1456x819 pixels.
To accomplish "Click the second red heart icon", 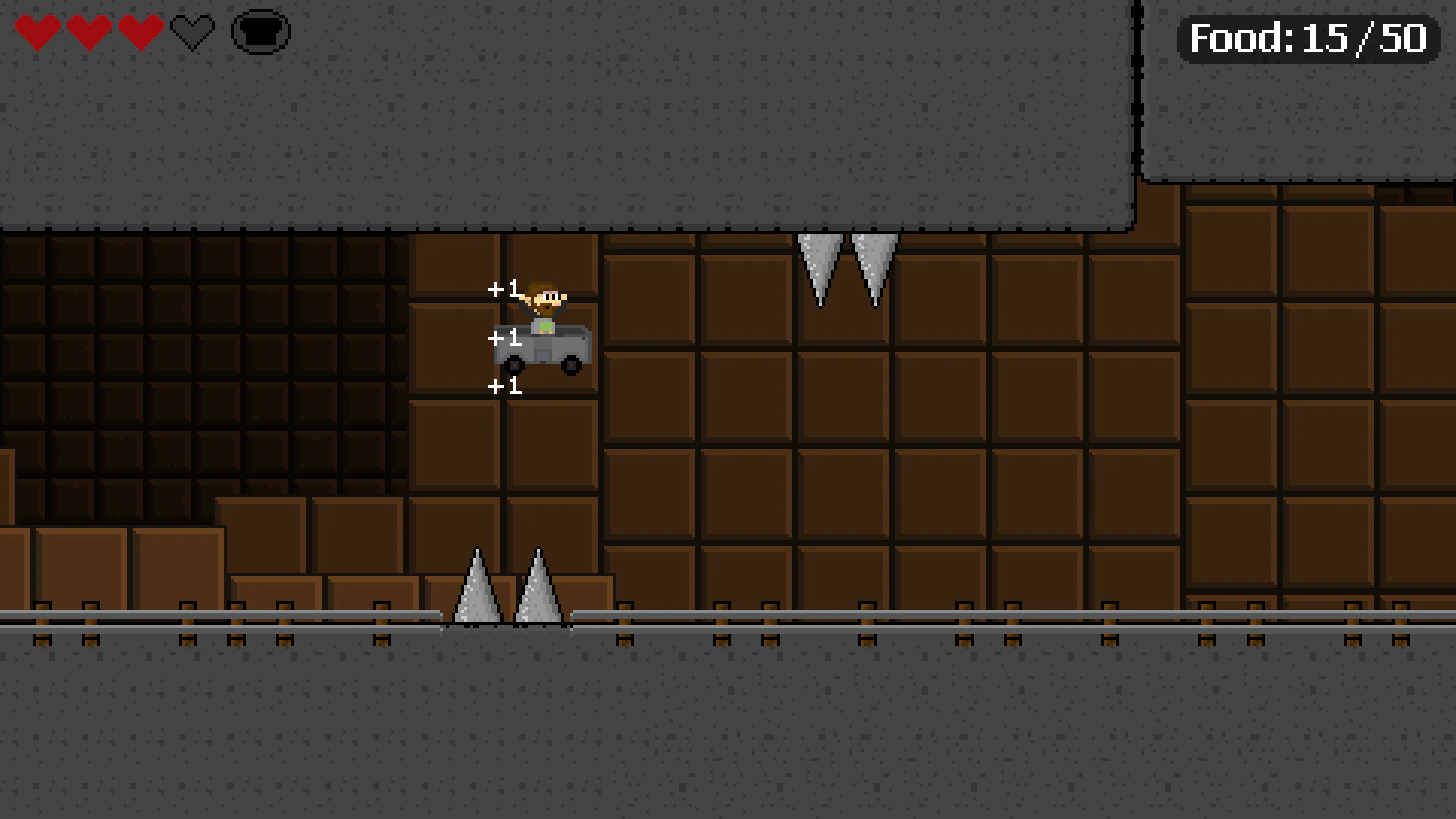I will 90,32.
